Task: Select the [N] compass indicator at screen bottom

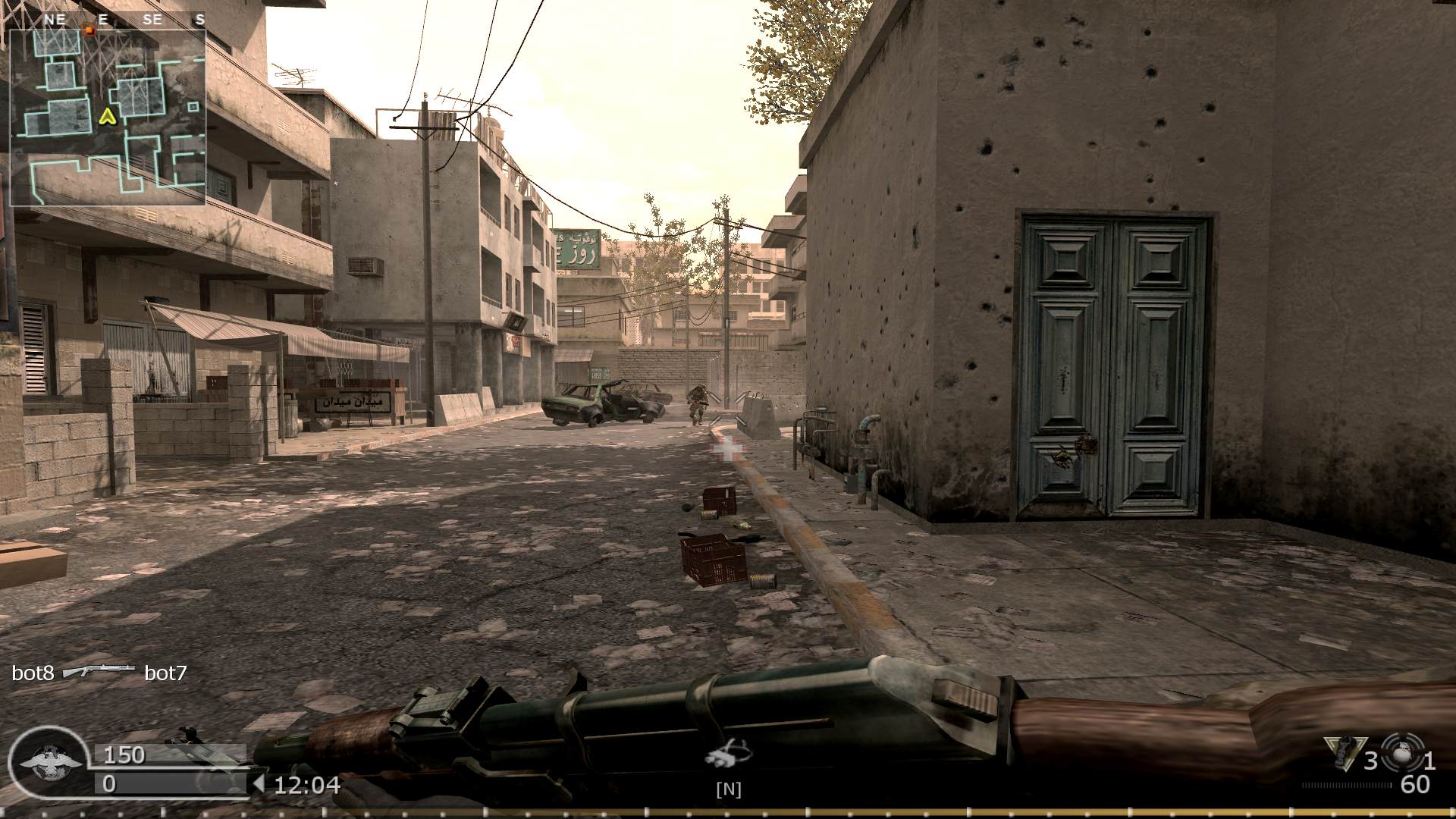Action: click(726, 789)
